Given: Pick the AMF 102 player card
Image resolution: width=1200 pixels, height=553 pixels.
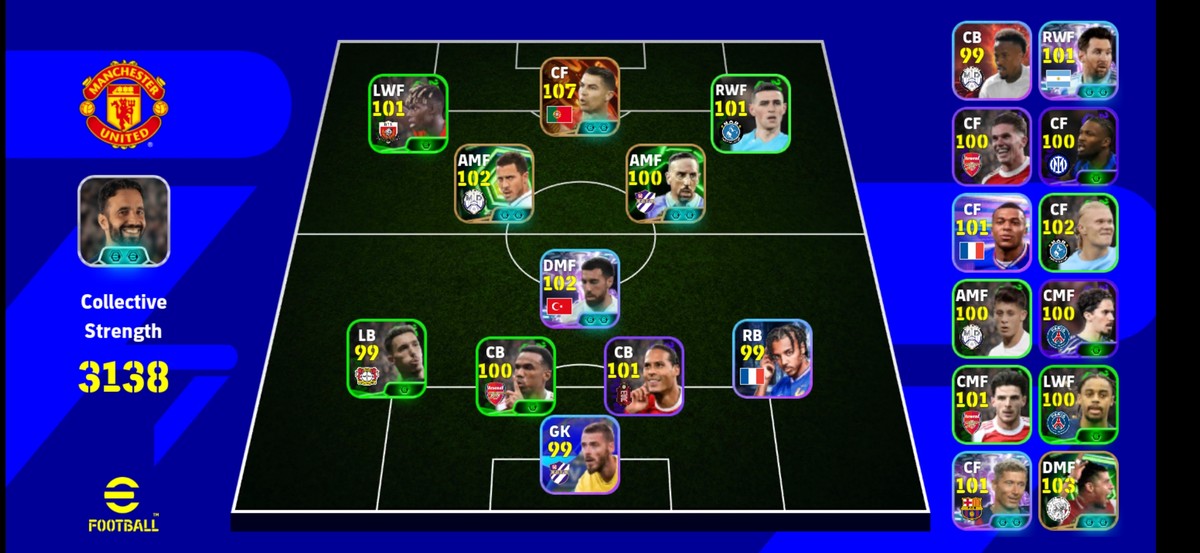Looking at the screenshot, I should [x=494, y=183].
